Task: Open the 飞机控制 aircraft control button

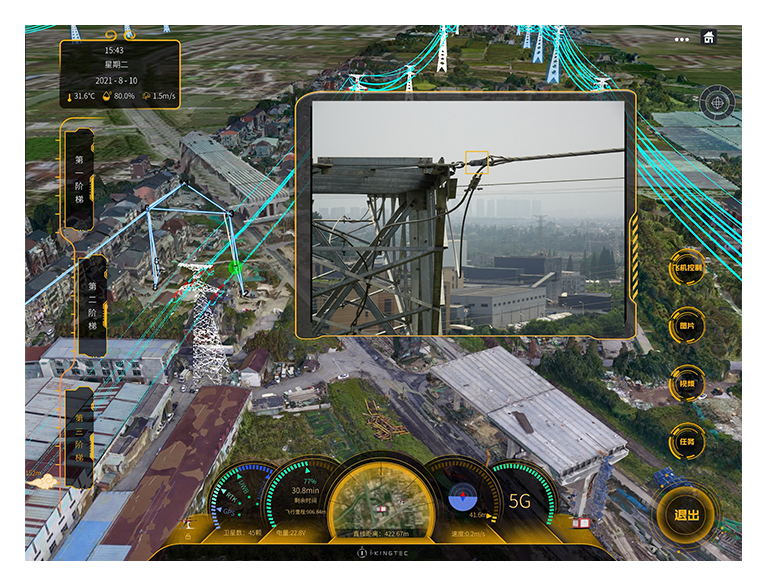Action: [x=687, y=268]
